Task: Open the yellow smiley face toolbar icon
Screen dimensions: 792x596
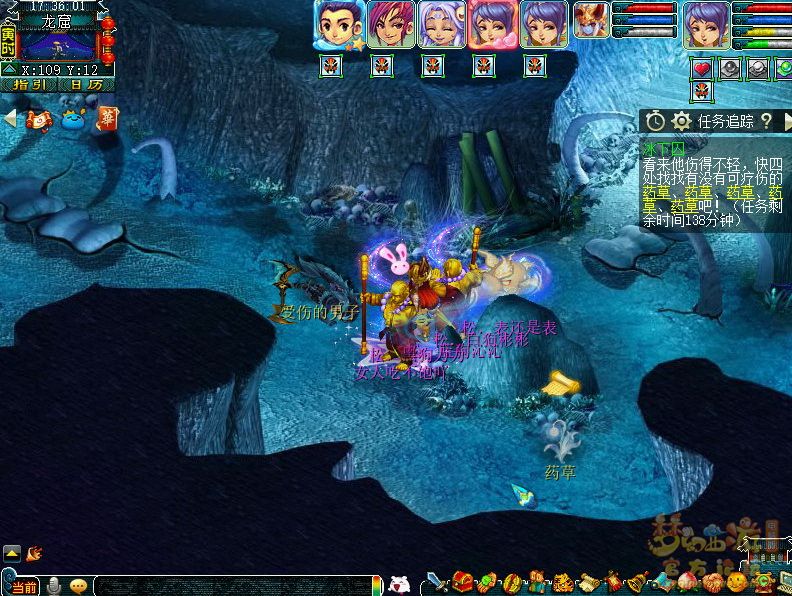Action: point(737,582)
